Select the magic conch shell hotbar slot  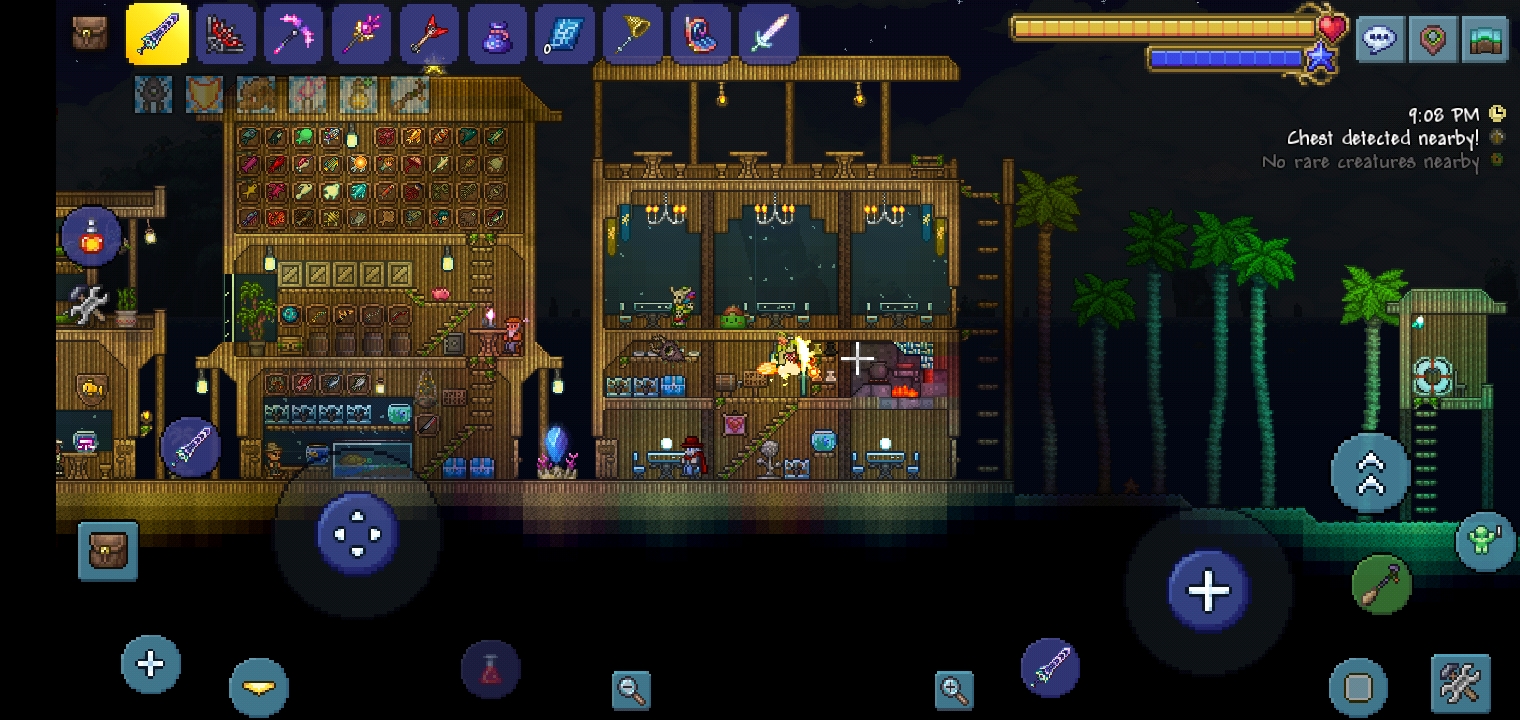[700, 35]
